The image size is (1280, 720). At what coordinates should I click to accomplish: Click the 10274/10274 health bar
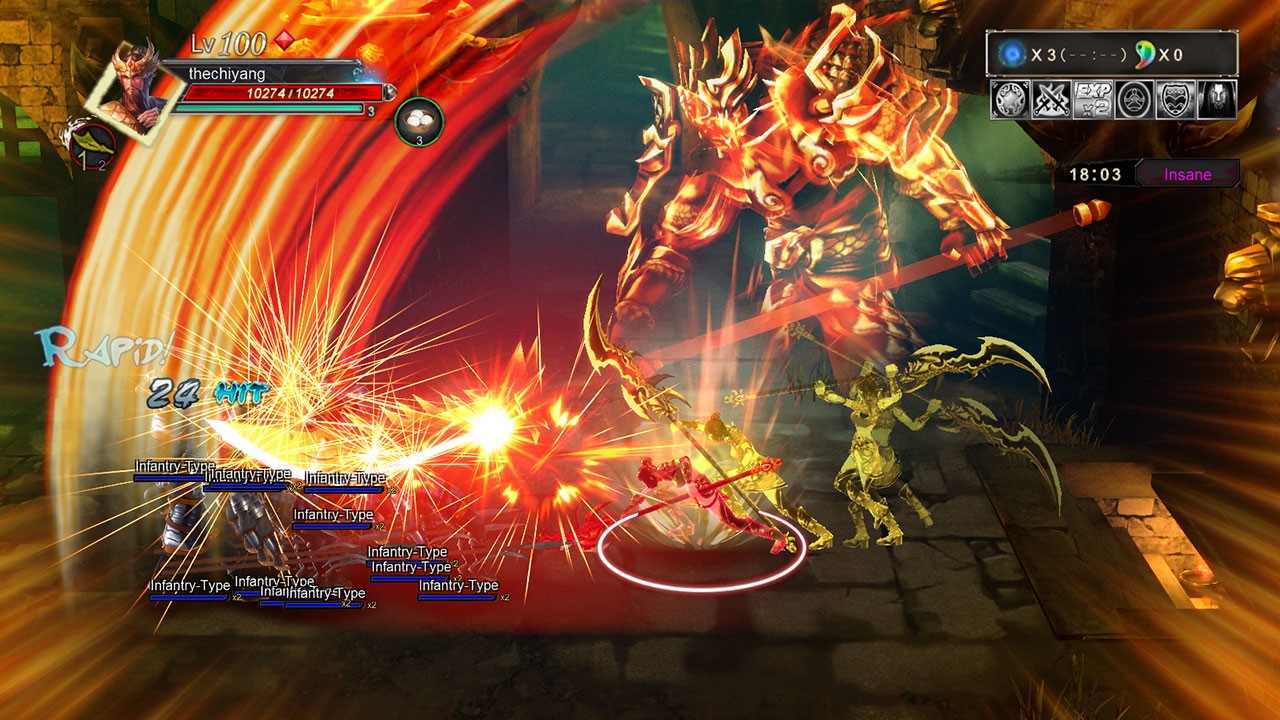(x=288, y=92)
